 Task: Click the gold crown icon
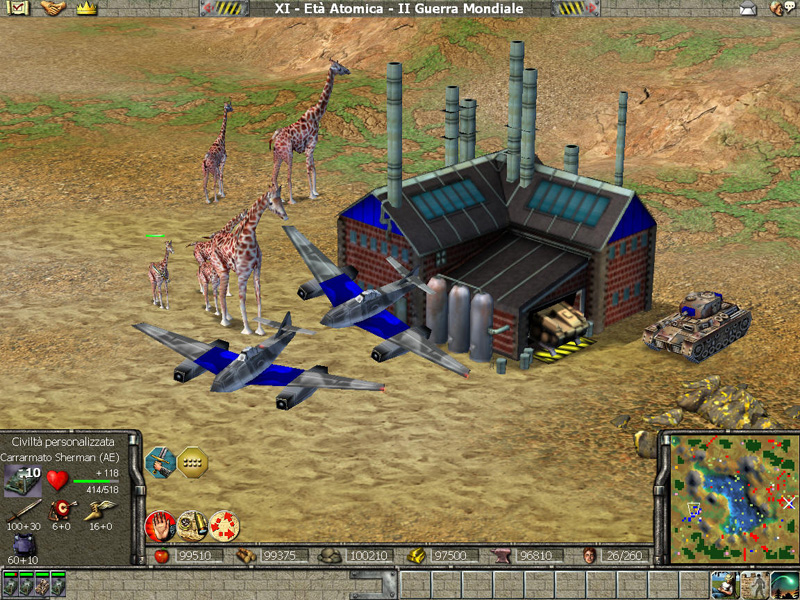pos(84,8)
